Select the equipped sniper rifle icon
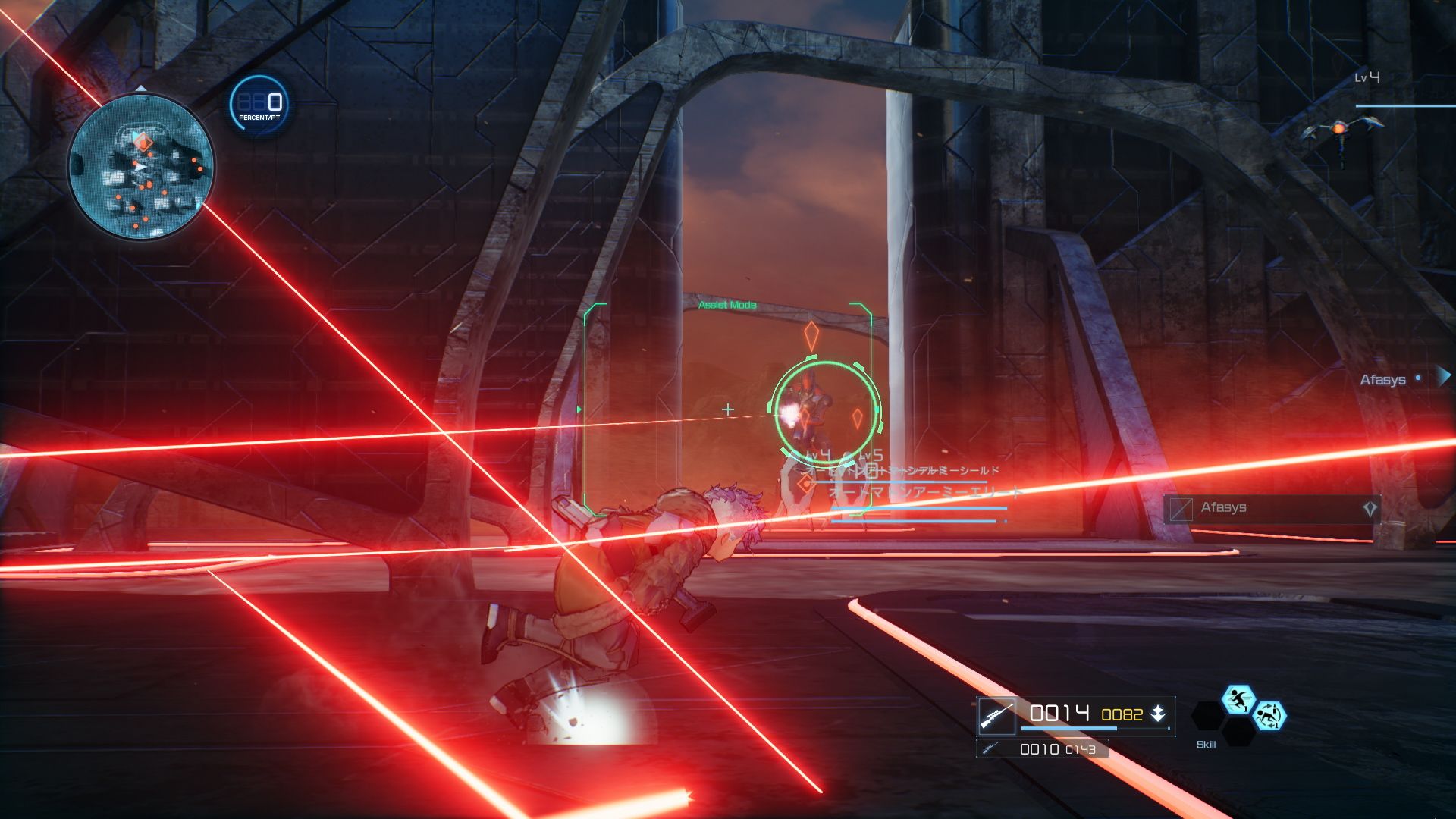 (996, 715)
